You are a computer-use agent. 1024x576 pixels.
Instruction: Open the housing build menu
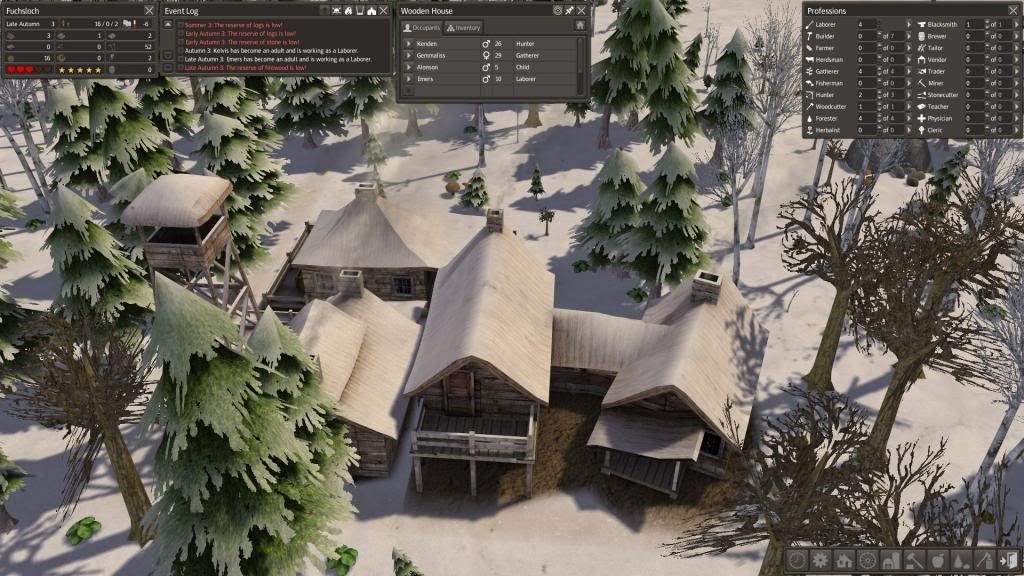point(843,561)
